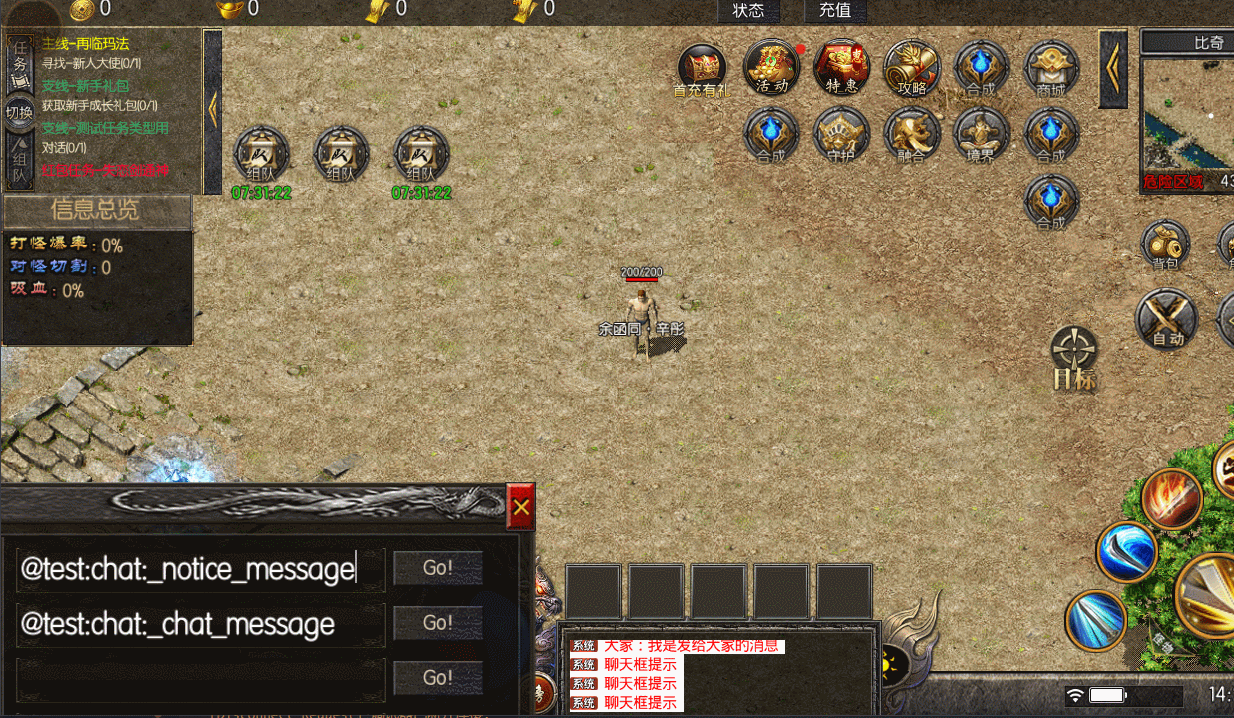Click the 目标 target crosshair button

pos(1075,358)
